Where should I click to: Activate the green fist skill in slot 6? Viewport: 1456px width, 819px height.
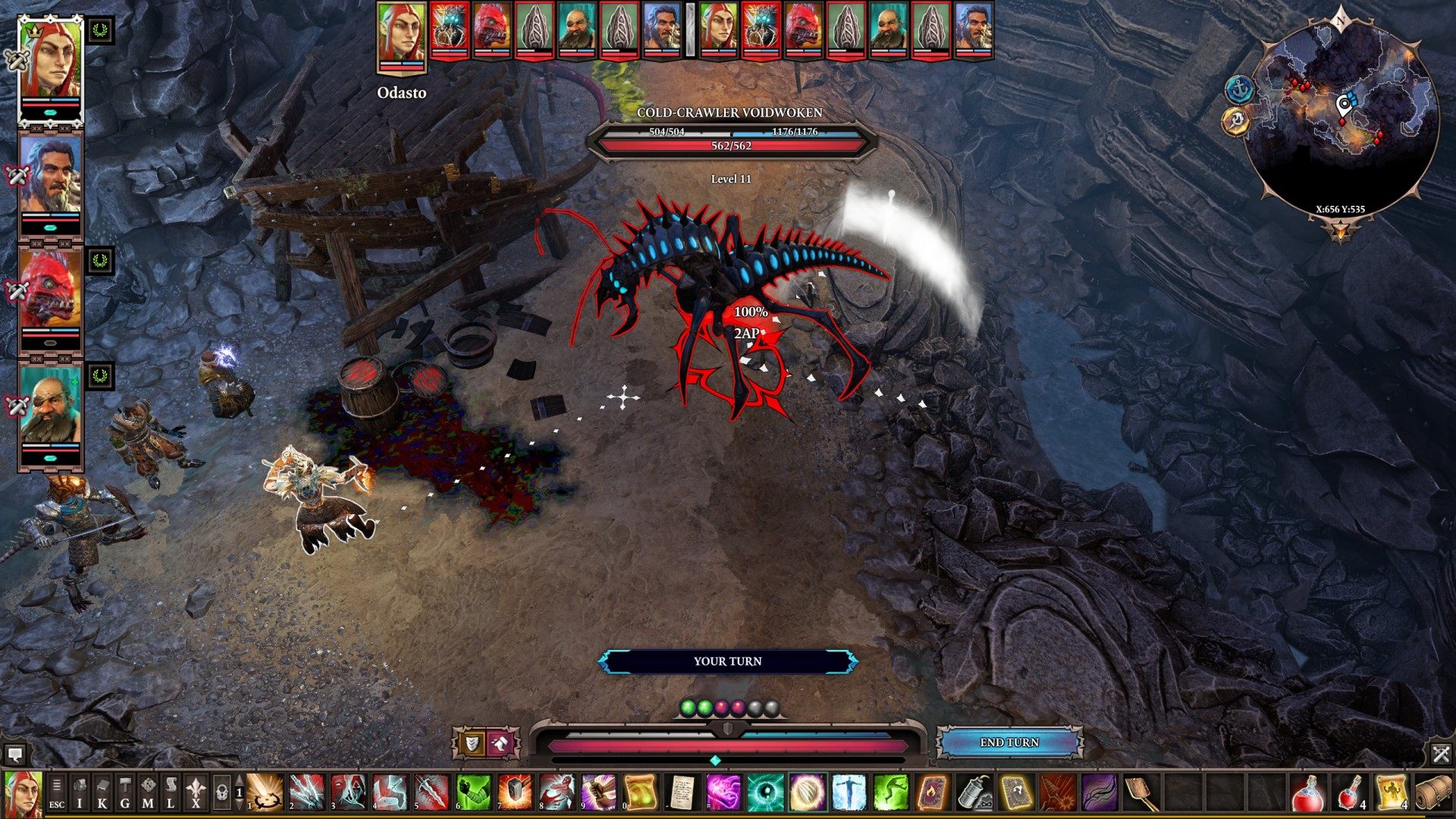[473, 793]
